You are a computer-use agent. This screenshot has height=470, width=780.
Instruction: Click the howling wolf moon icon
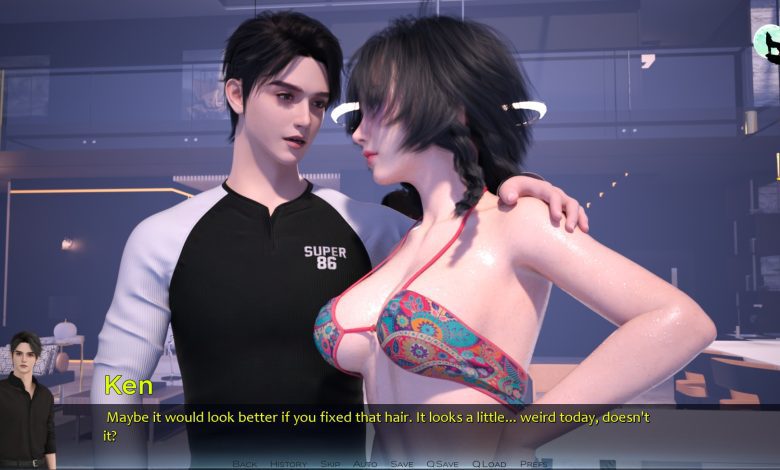coord(768,42)
